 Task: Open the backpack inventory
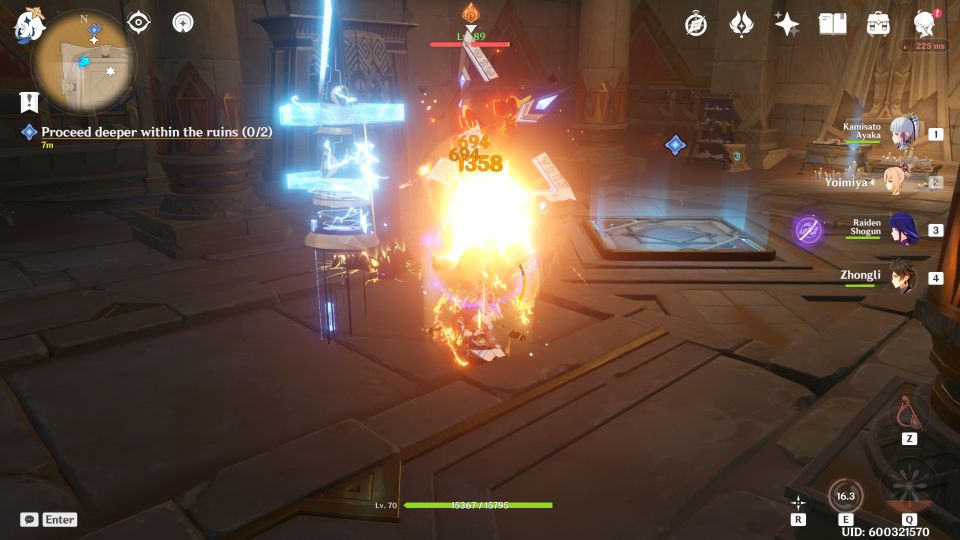point(879,24)
